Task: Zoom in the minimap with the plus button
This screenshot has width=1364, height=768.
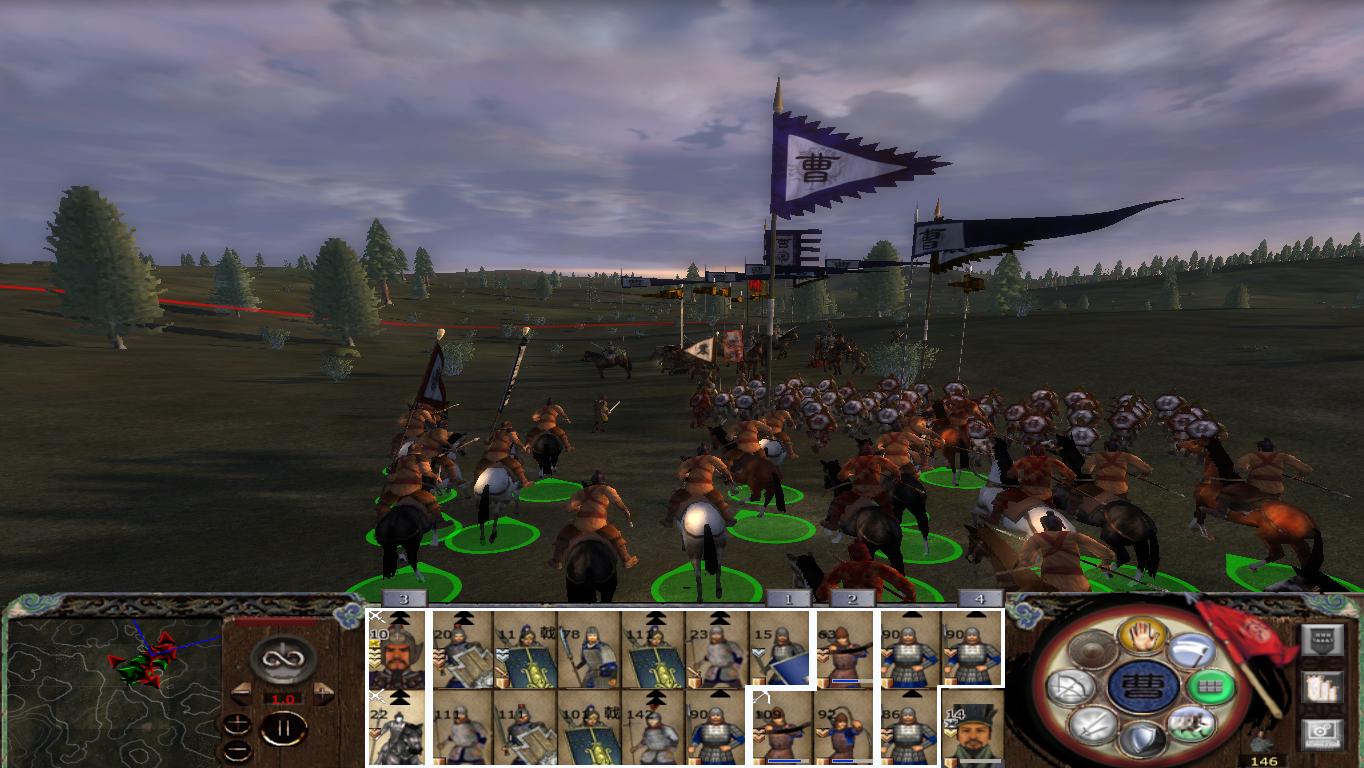Action: click(236, 726)
